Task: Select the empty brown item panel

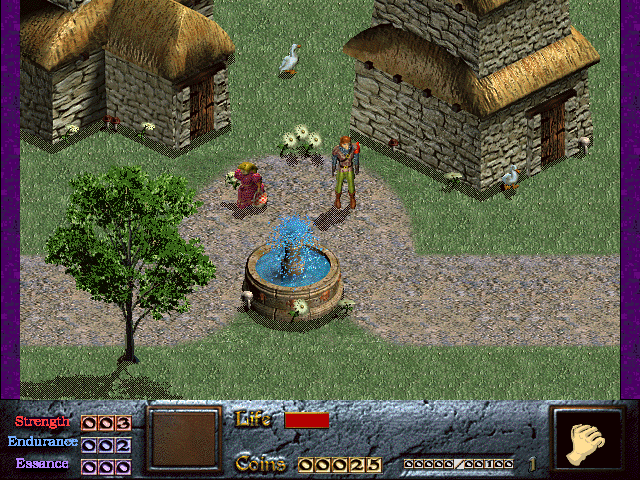Action: coord(182,439)
